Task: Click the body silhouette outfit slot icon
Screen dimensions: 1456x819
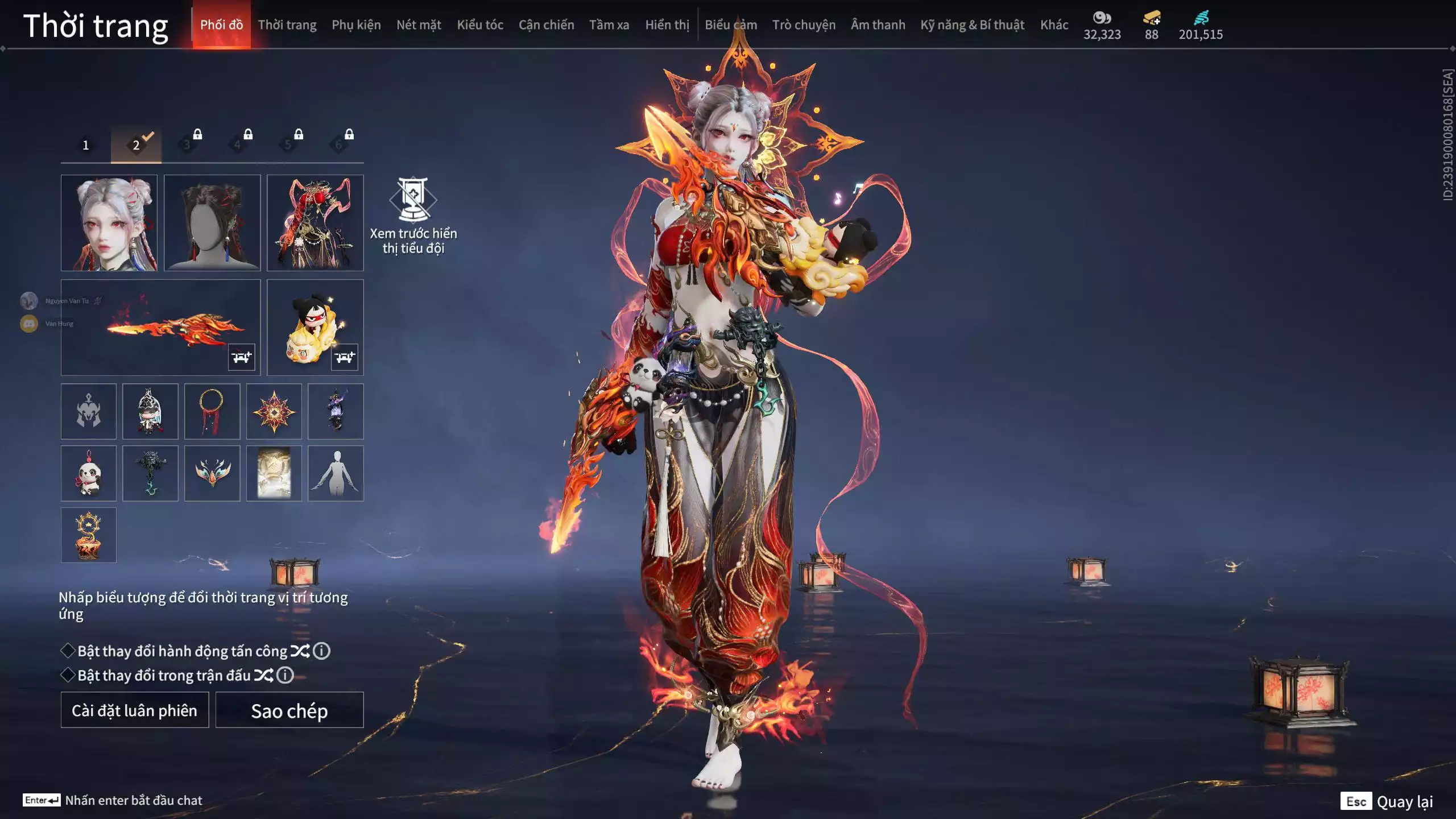Action: (x=337, y=473)
